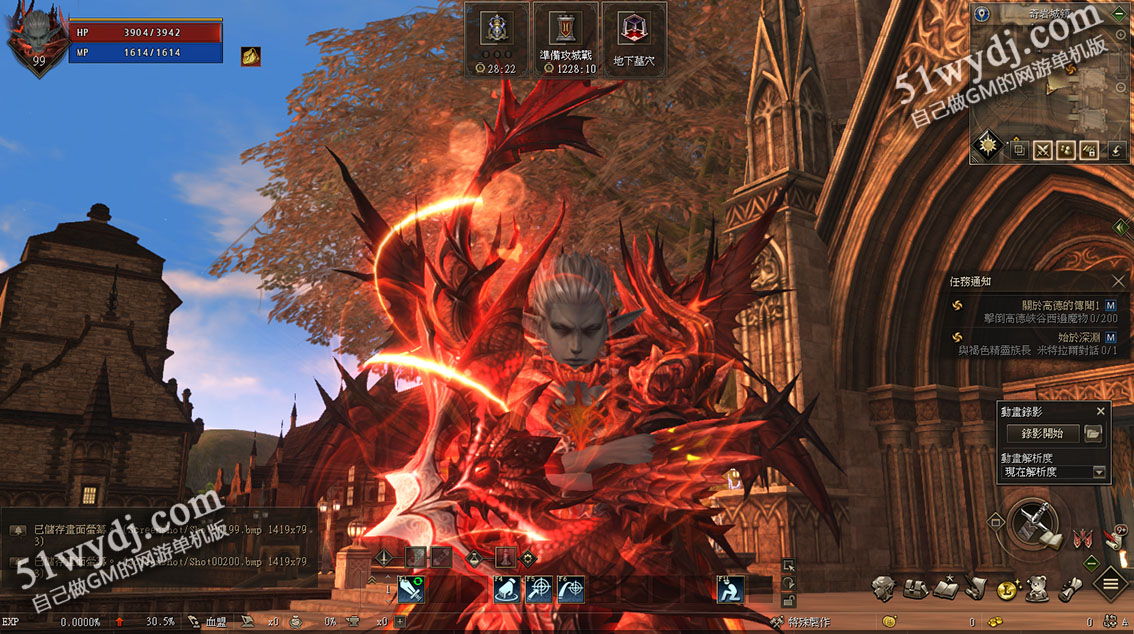
Task: Activate the F1 sword attack skill
Action: (x=411, y=590)
